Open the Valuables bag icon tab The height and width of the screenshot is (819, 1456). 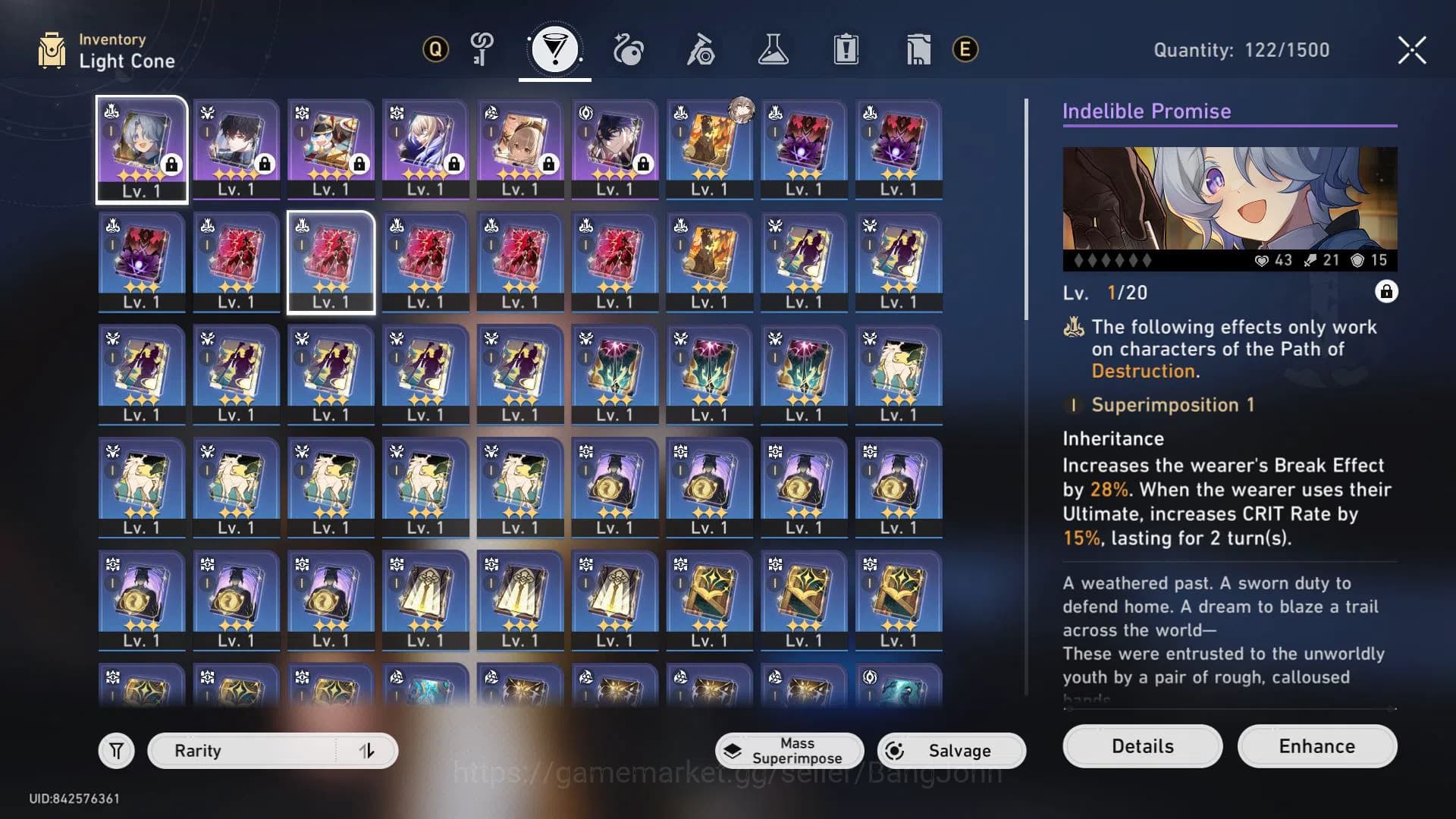(x=918, y=49)
